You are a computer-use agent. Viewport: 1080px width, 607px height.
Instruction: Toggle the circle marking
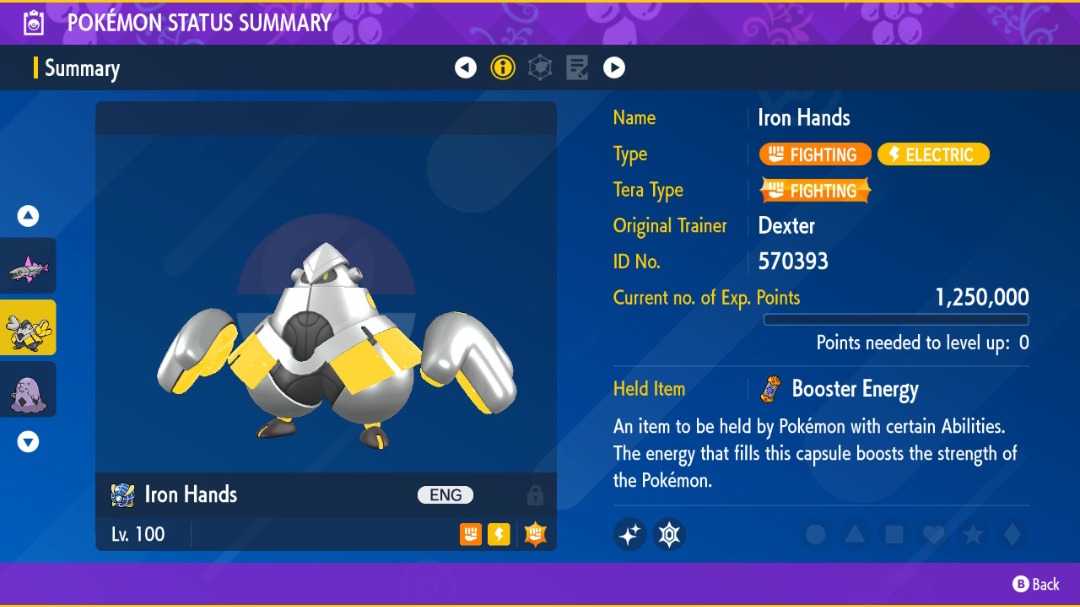point(815,535)
